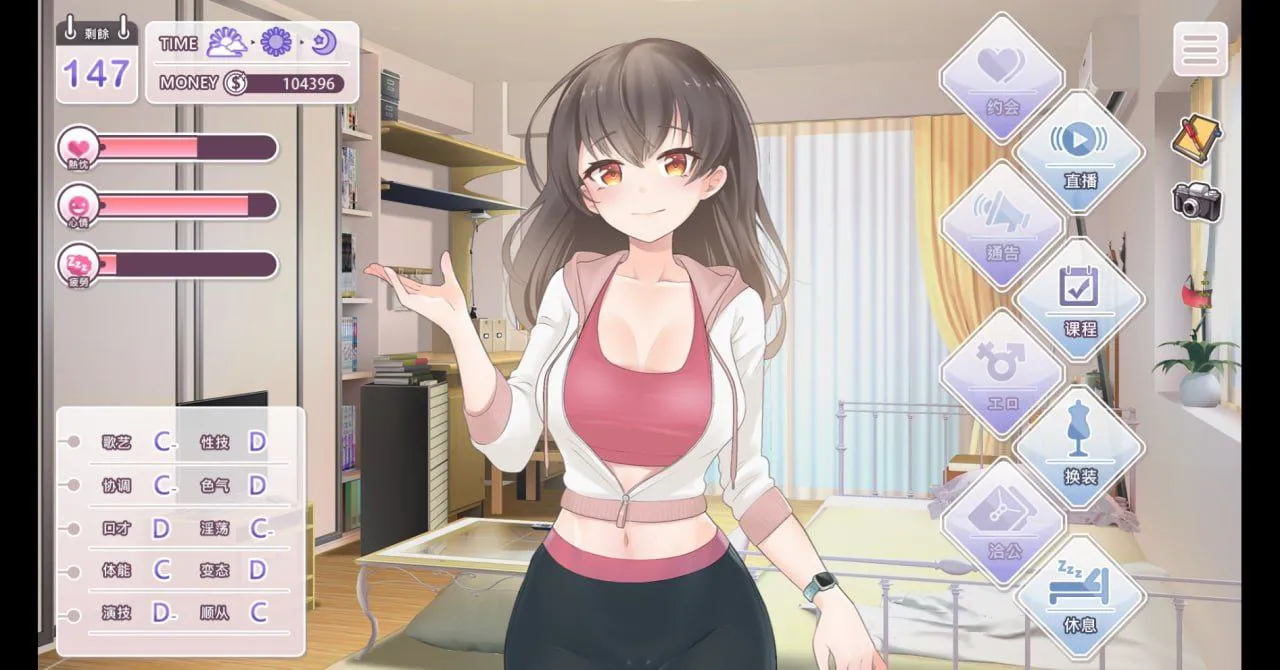Viewport: 1280px width, 670px height.
Task: Open the hamburger menu
Action: (x=1200, y=49)
